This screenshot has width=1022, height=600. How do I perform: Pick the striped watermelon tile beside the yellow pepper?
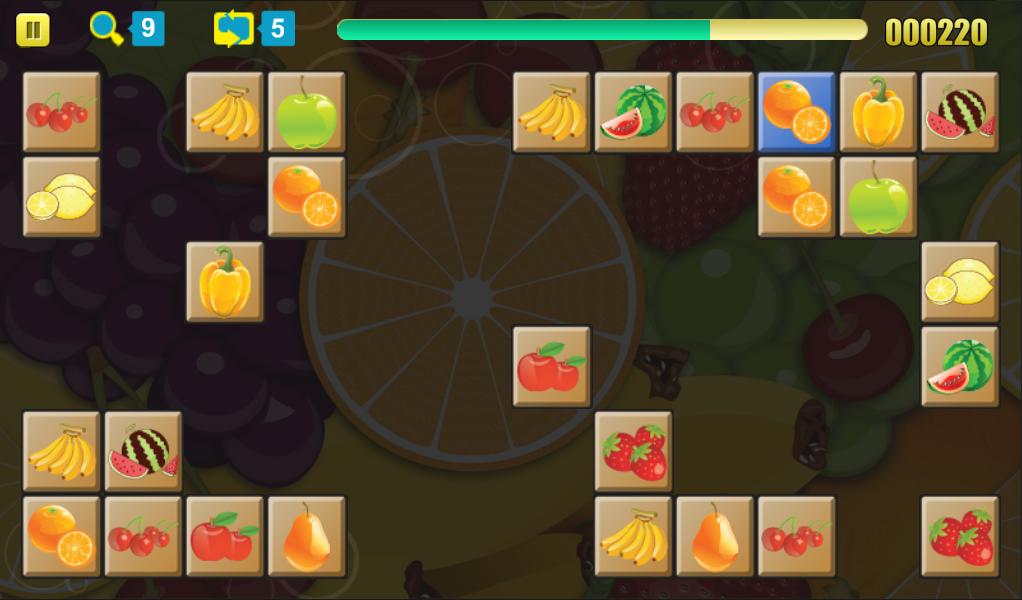pos(959,112)
